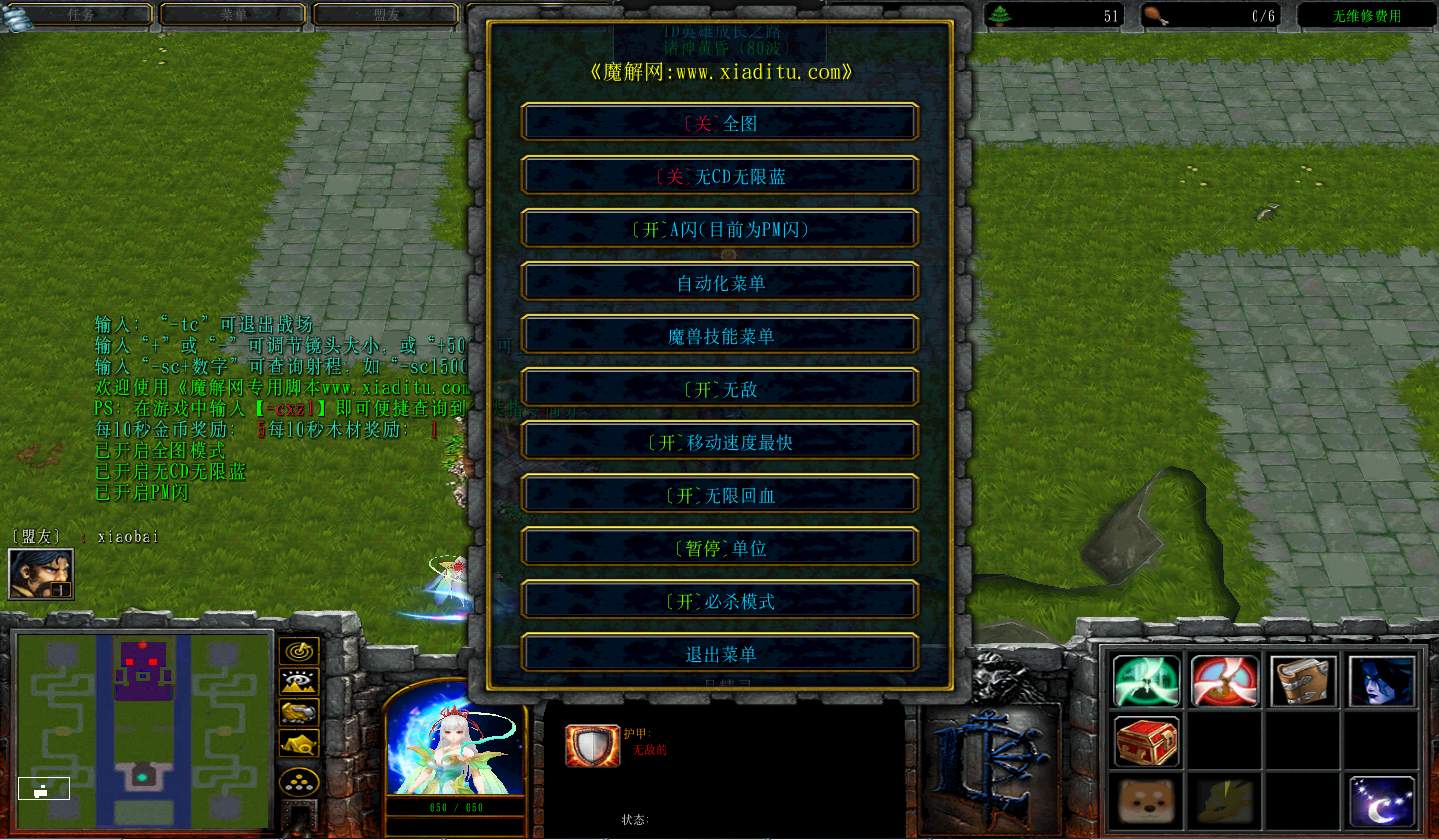Click xiaobai's ally portrait
The image size is (1439, 840).
point(40,573)
